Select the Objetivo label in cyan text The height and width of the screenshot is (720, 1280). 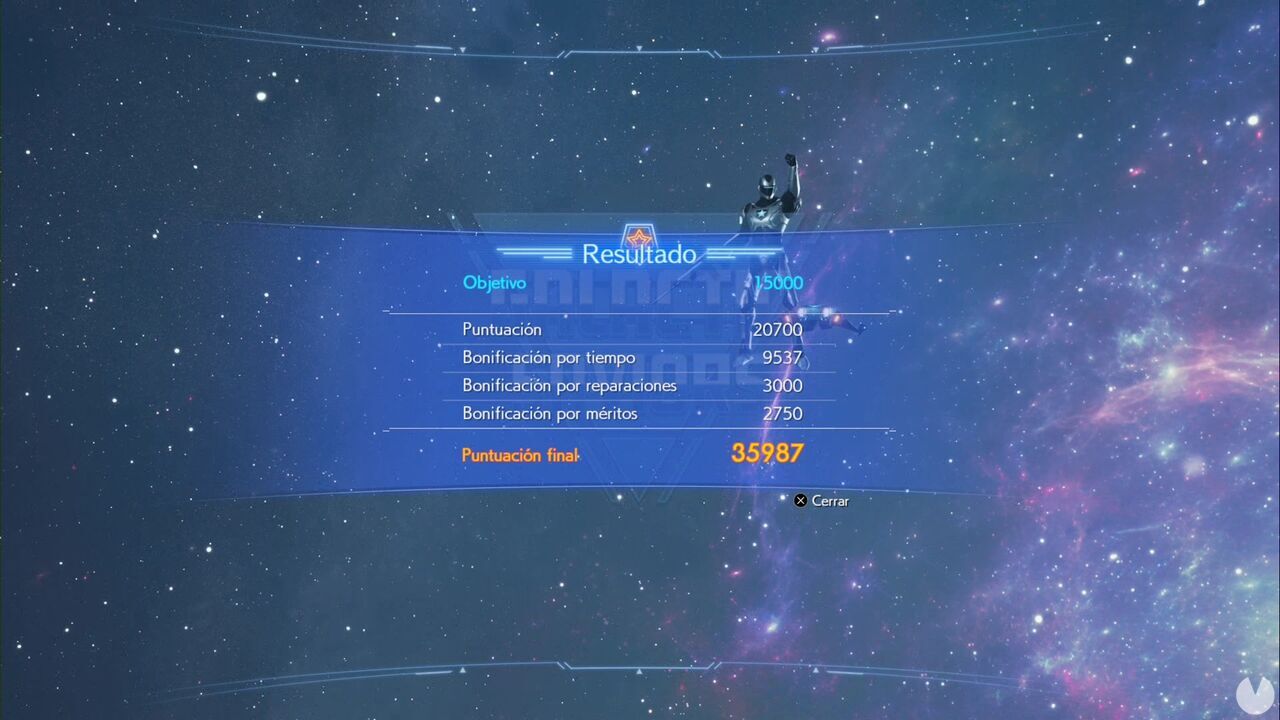click(494, 283)
